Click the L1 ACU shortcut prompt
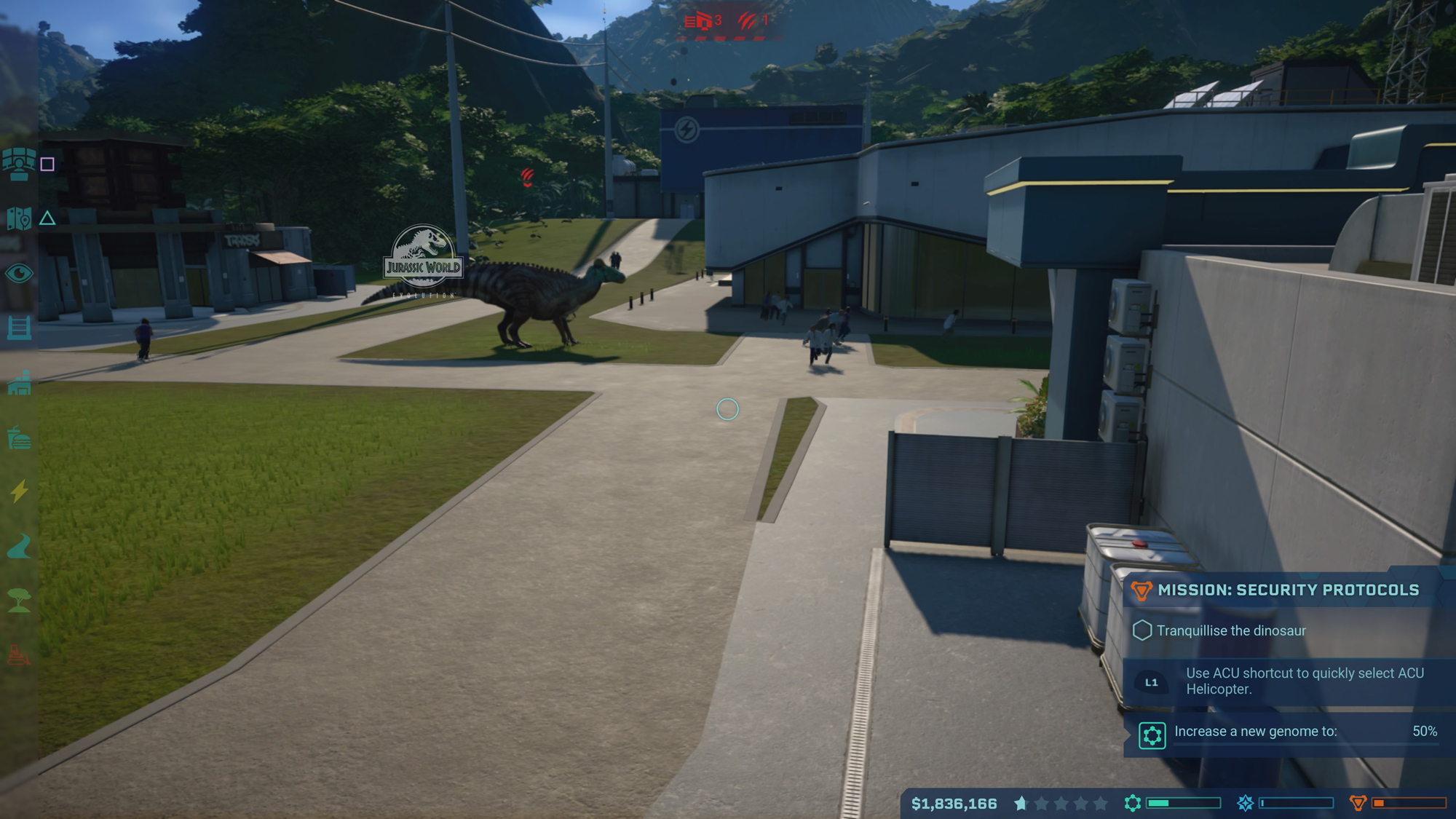This screenshot has width=1456, height=819. click(1152, 681)
